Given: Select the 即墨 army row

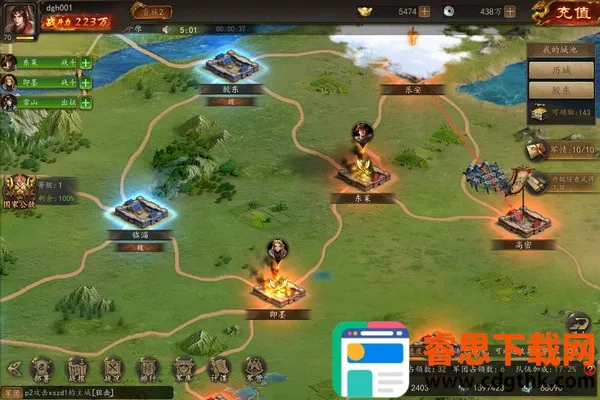Looking at the screenshot, I should [x=45, y=82].
